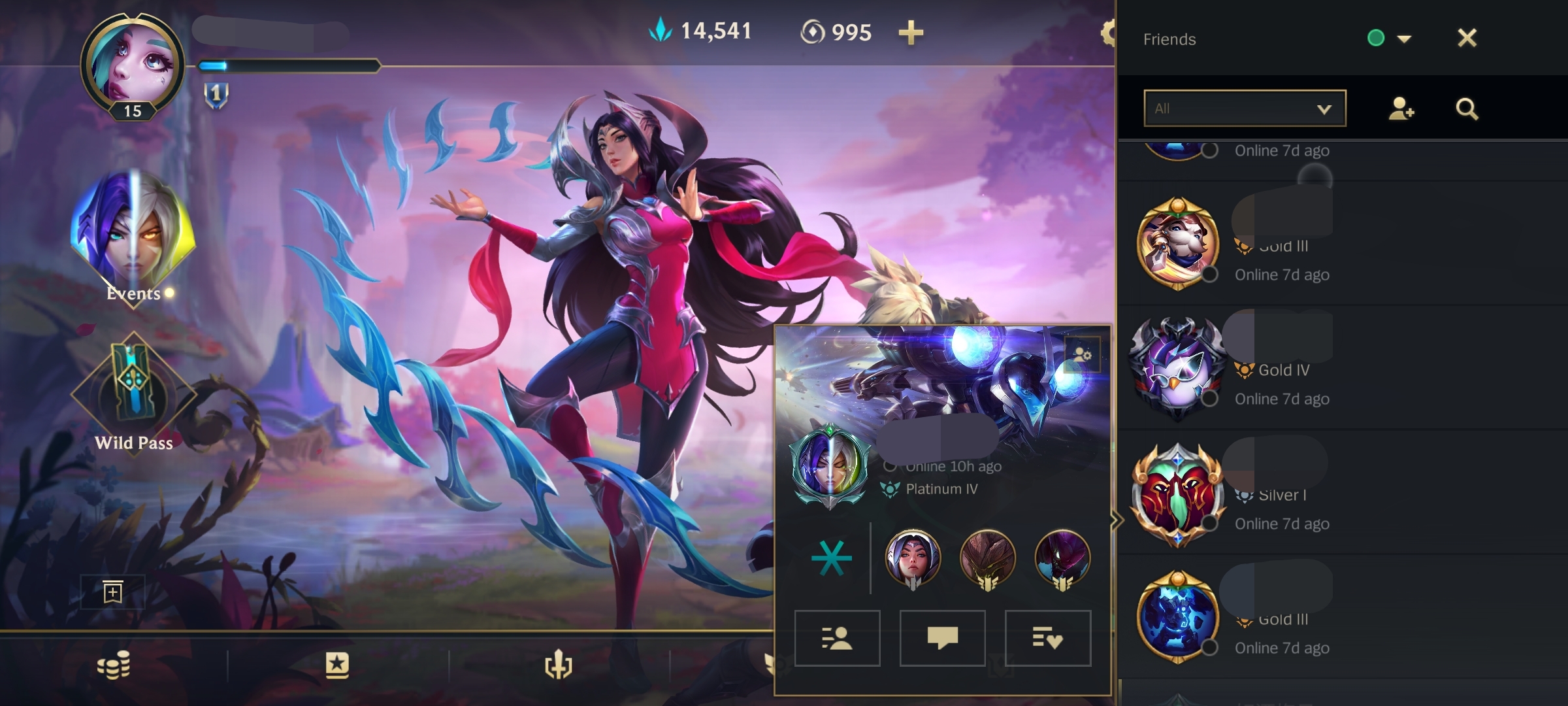Open the All friends filter dropdown
This screenshot has width=1568, height=706.
click(x=1245, y=109)
